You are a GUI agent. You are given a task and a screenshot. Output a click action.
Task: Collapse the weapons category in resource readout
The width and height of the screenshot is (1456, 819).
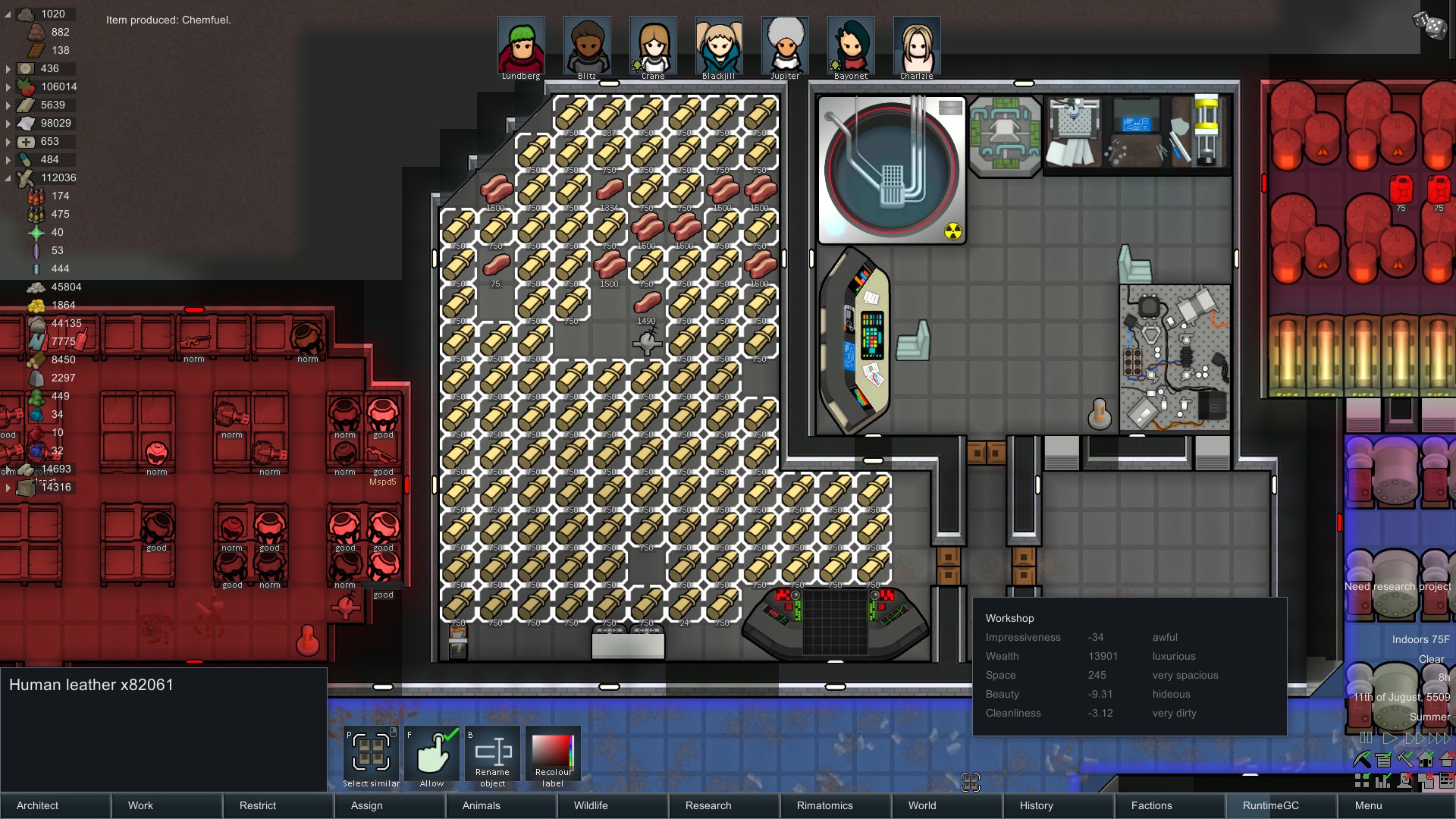(8, 177)
